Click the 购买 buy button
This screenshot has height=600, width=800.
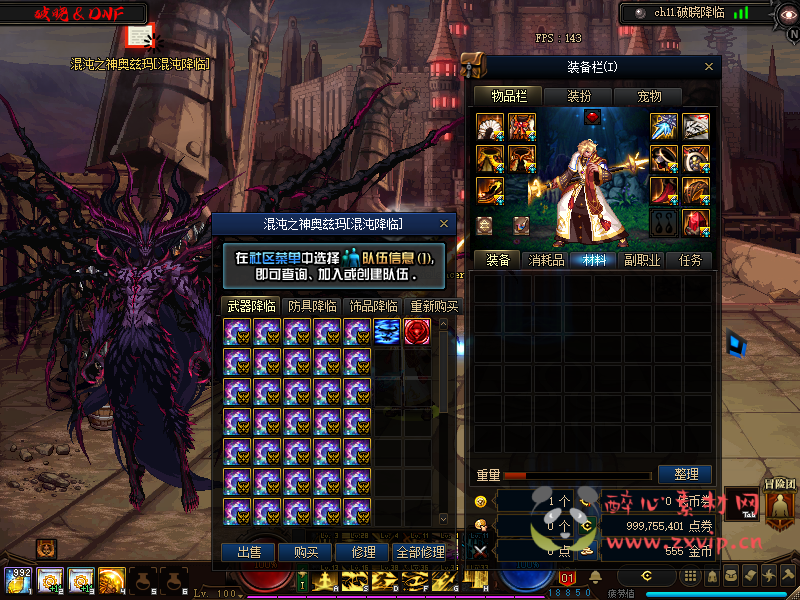(305, 552)
